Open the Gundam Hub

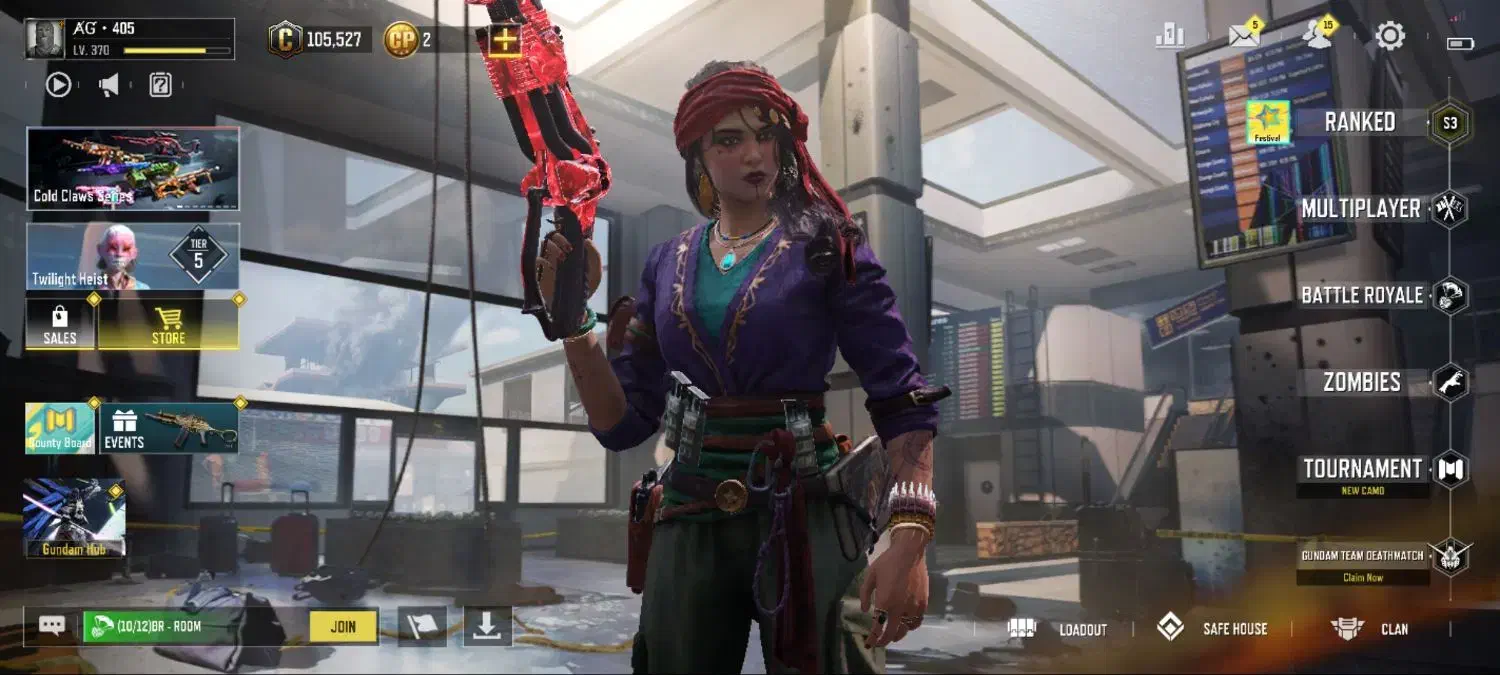(74, 517)
